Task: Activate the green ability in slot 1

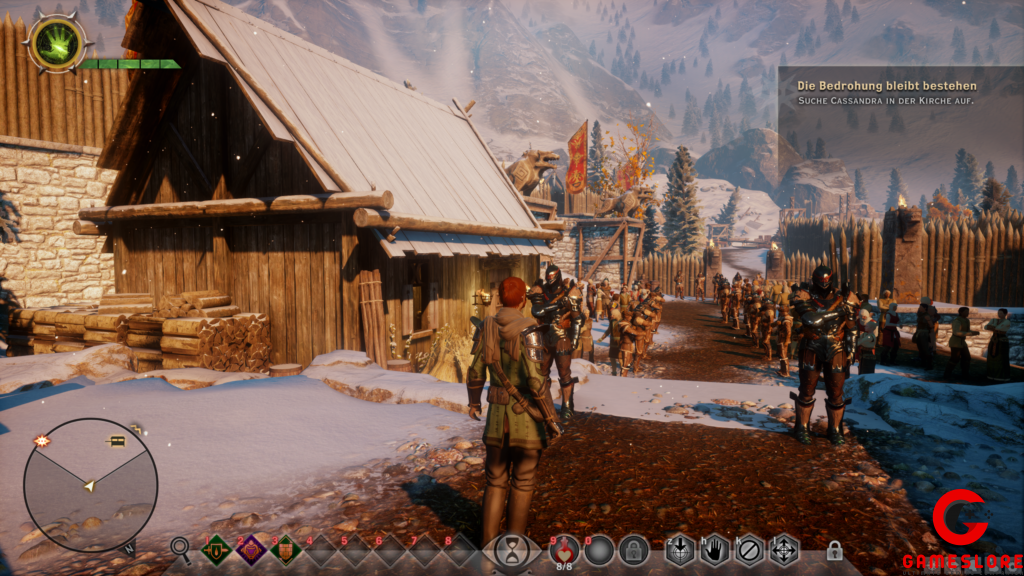Action: point(216,549)
